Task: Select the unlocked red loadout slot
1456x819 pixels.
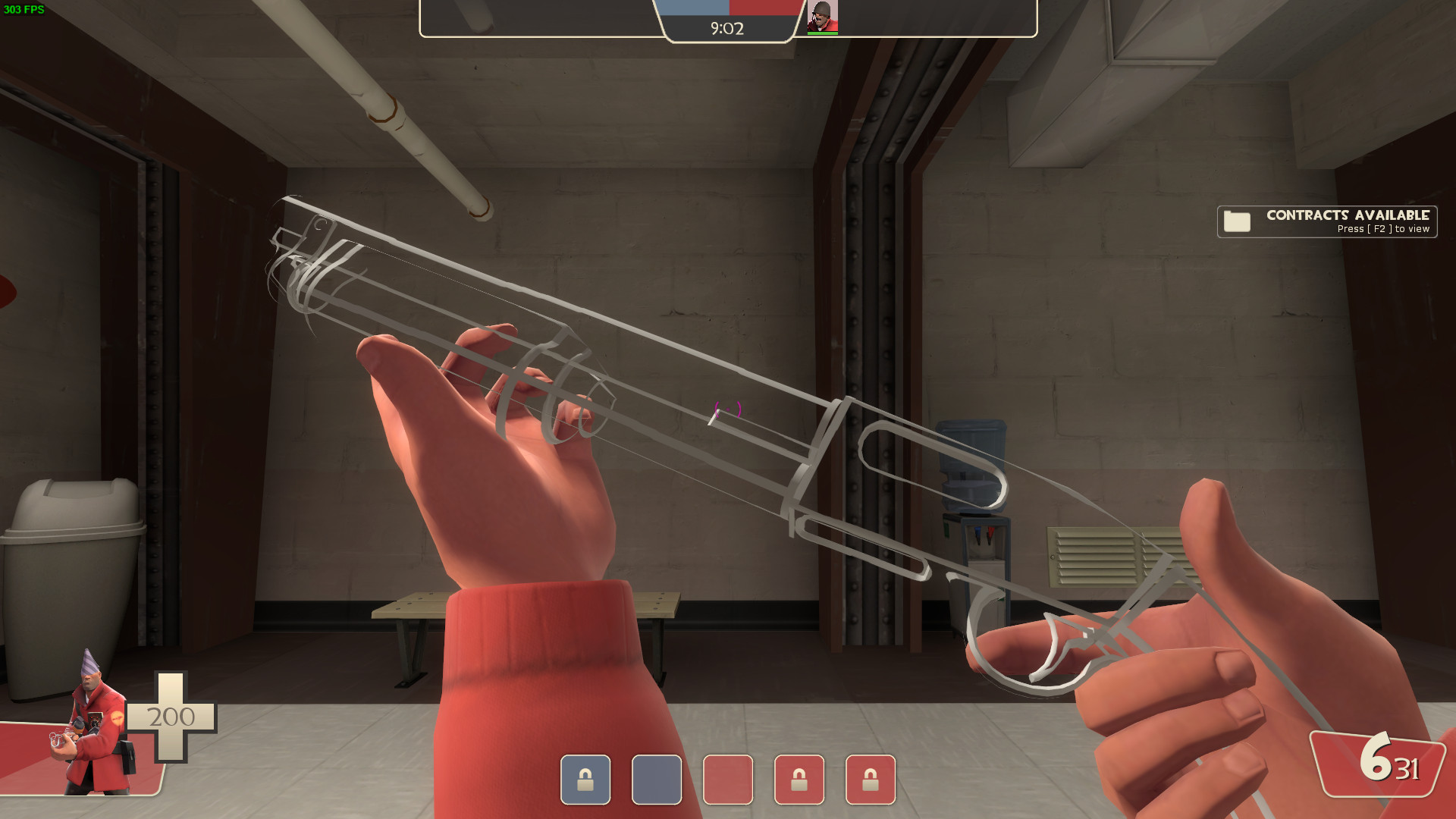Action: pyautogui.click(x=729, y=780)
